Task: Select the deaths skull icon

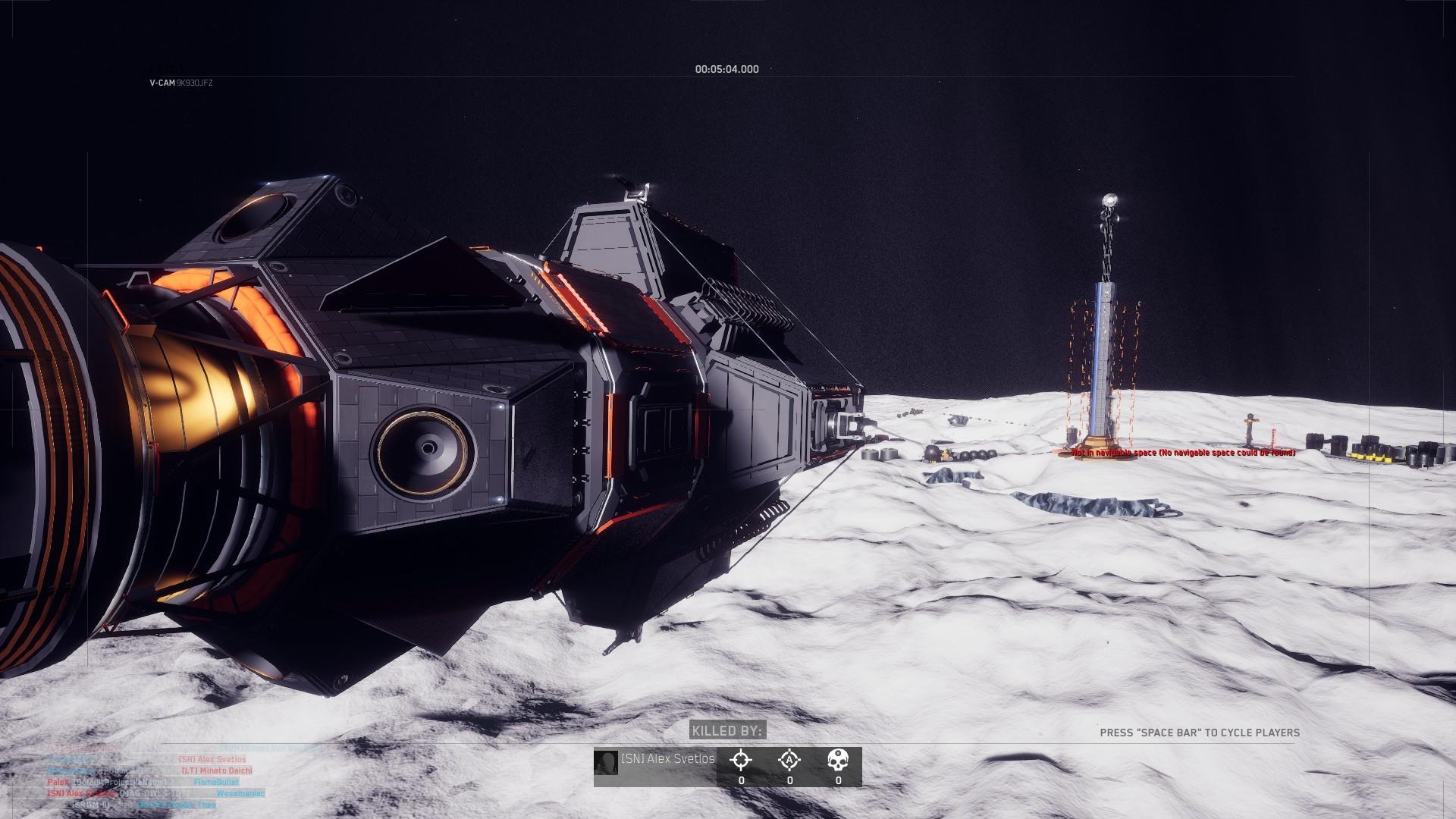Action: (x=839, y=758)
